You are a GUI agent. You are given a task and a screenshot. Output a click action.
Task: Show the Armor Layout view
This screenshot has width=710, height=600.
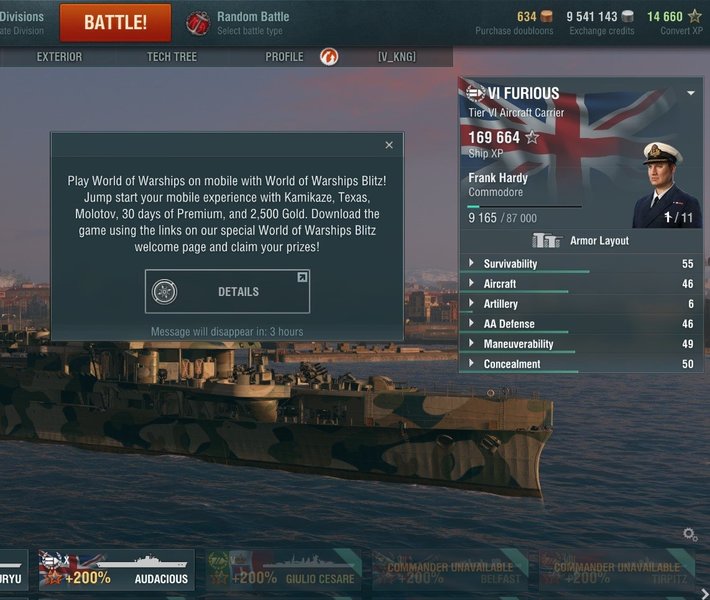click(x=580, y=241)
